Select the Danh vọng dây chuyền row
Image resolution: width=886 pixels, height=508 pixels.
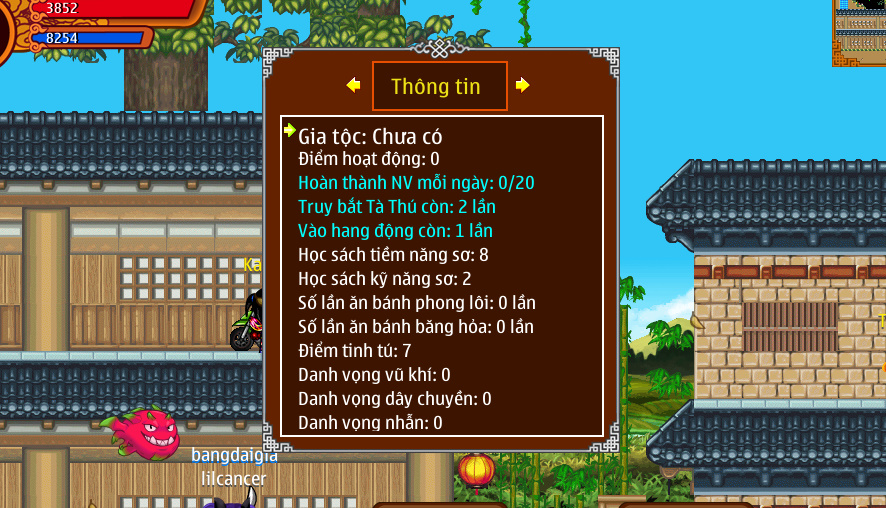(395, 399)
